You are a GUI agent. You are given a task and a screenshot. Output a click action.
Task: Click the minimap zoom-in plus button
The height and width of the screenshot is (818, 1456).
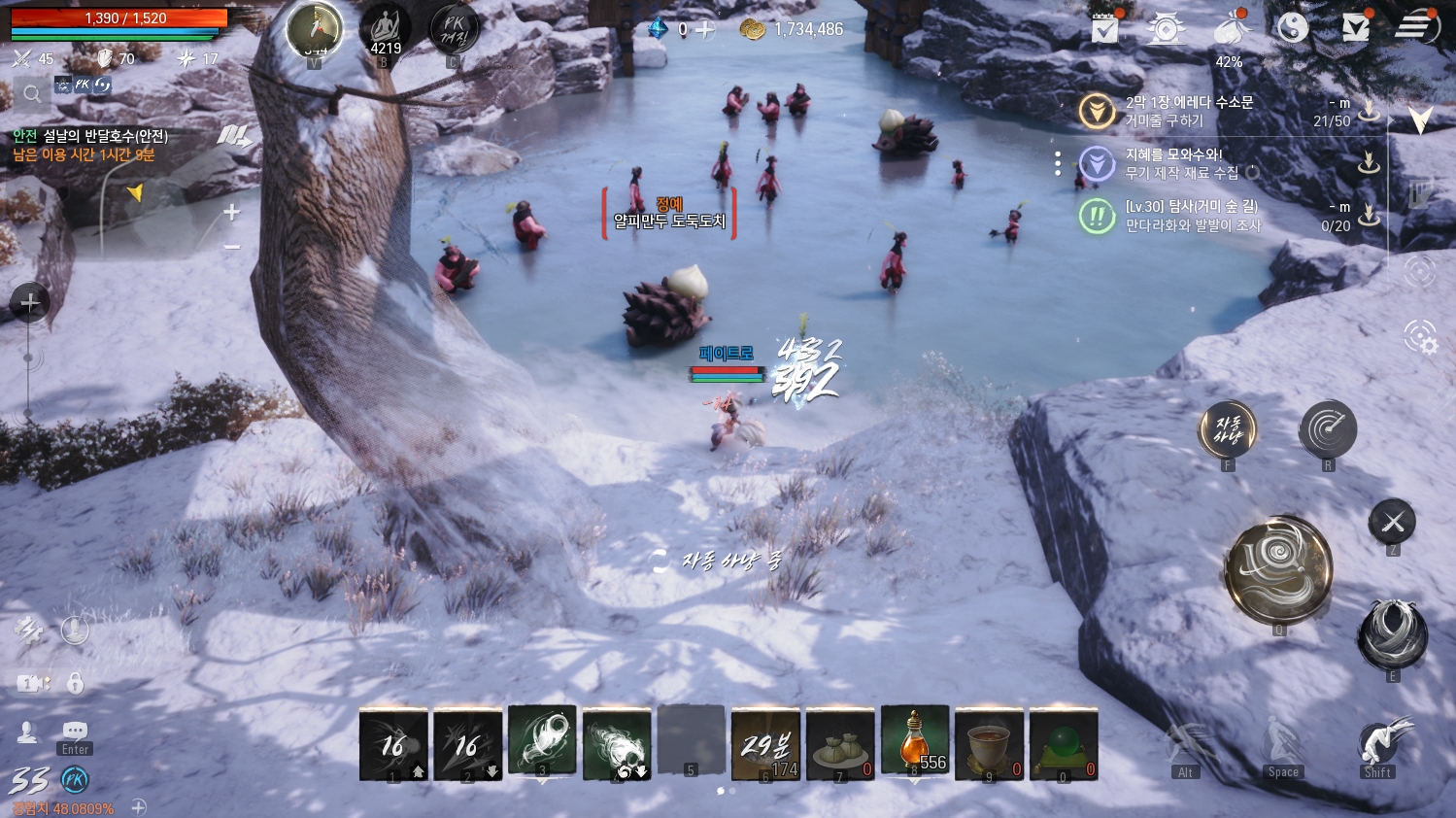[231, 213]
